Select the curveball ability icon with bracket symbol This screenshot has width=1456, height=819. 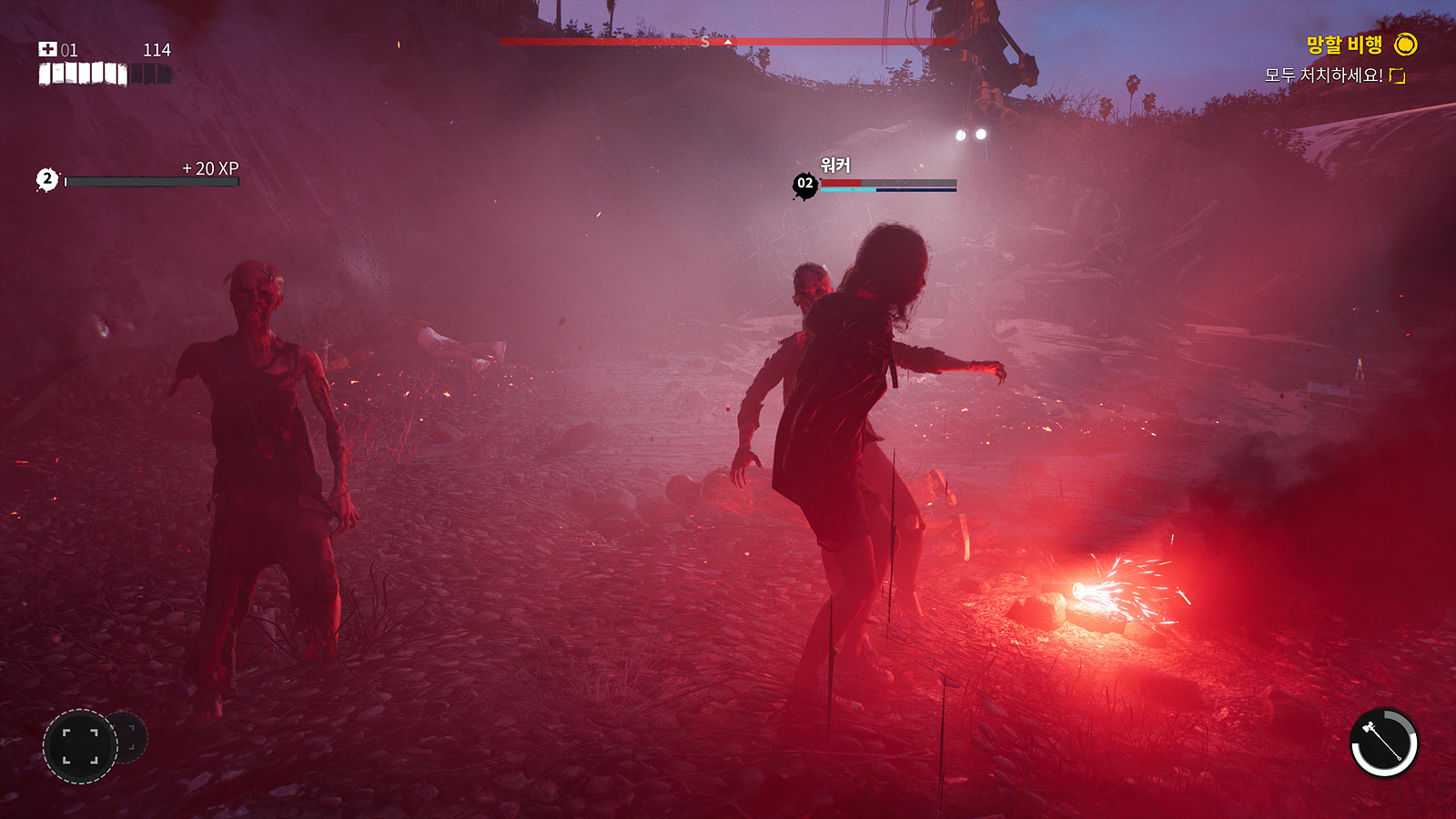point(80,746)
